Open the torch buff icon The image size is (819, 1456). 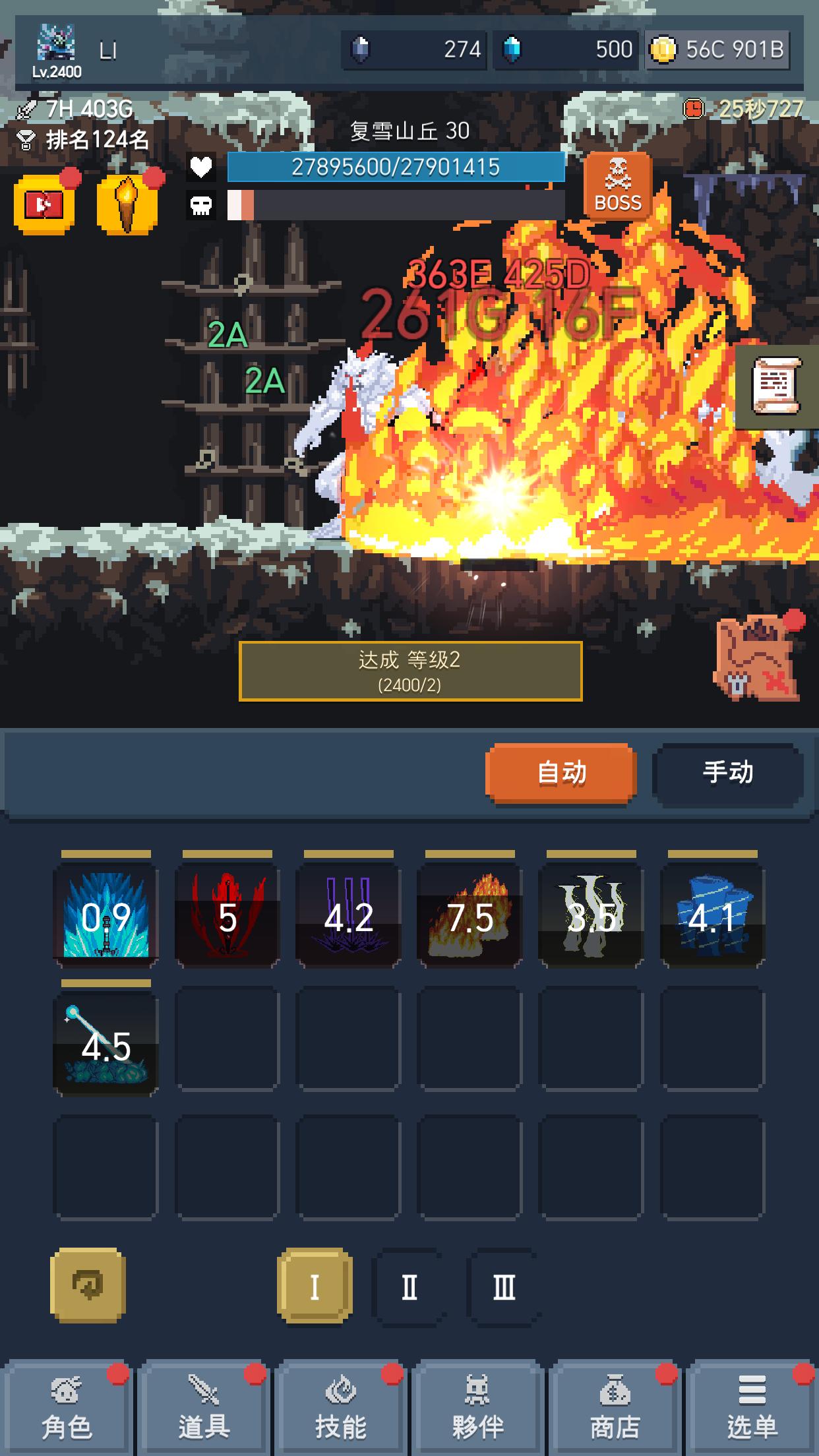coord(127,205)
